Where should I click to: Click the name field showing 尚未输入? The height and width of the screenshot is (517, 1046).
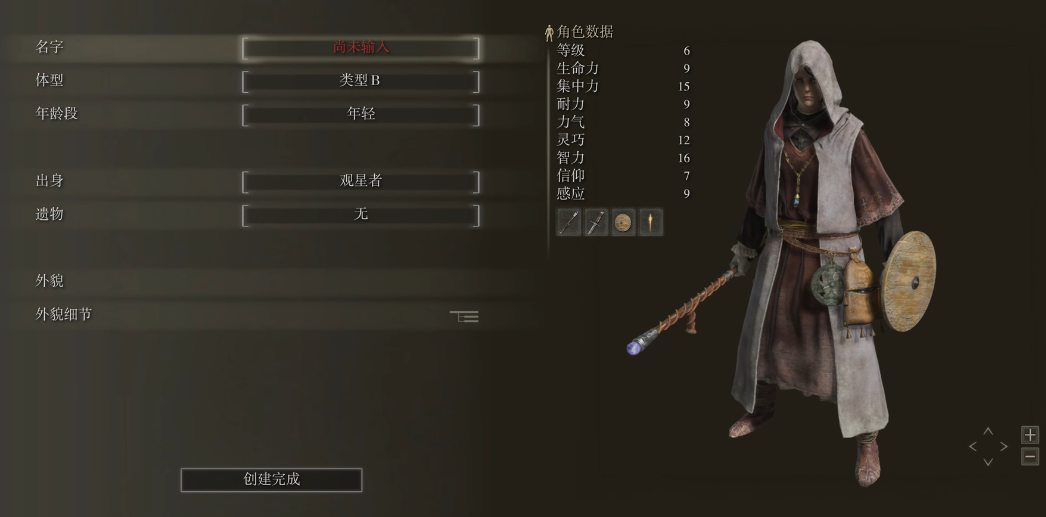point(361,48)
